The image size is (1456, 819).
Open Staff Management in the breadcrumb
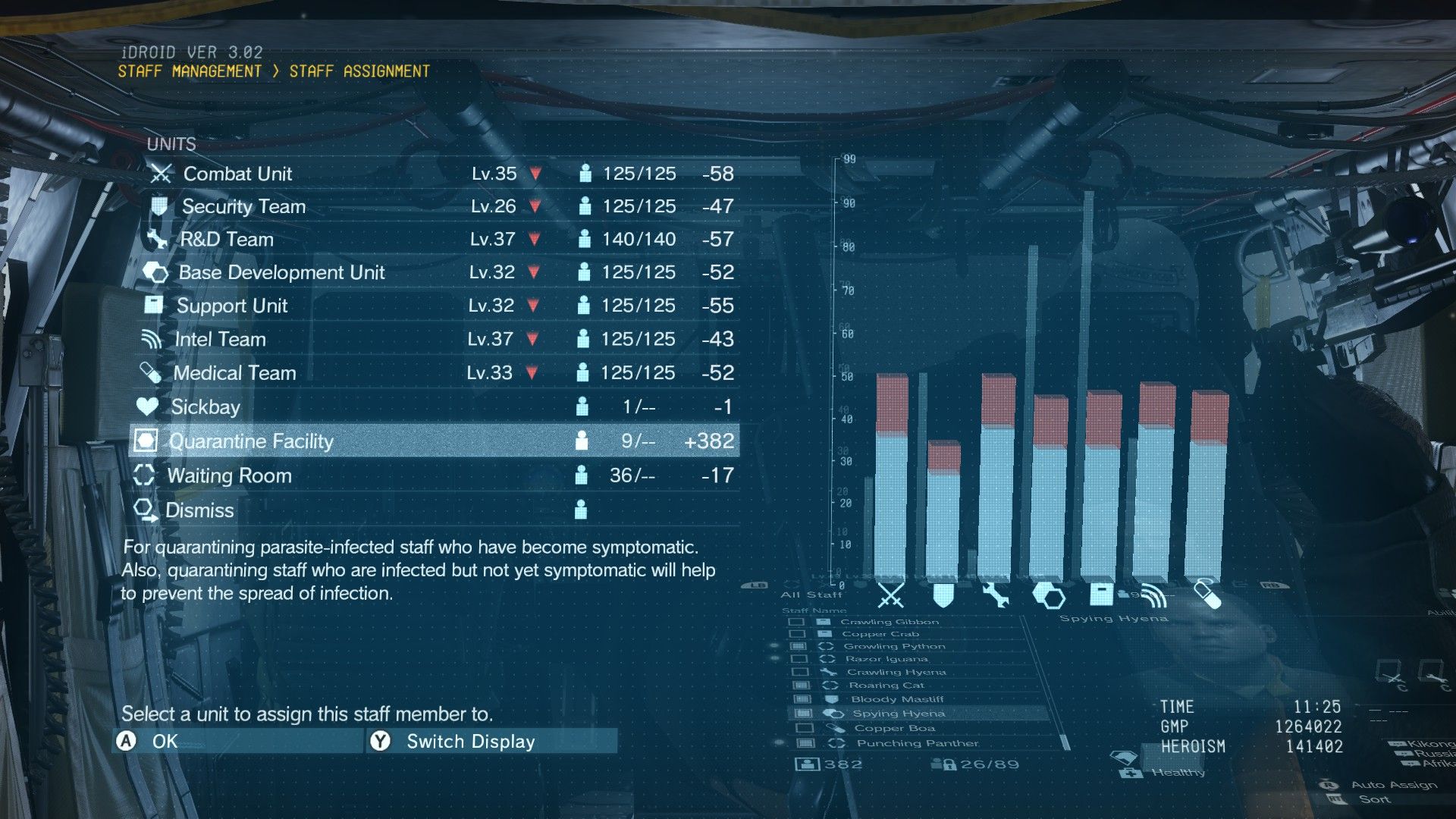click(x=190, y=71)
